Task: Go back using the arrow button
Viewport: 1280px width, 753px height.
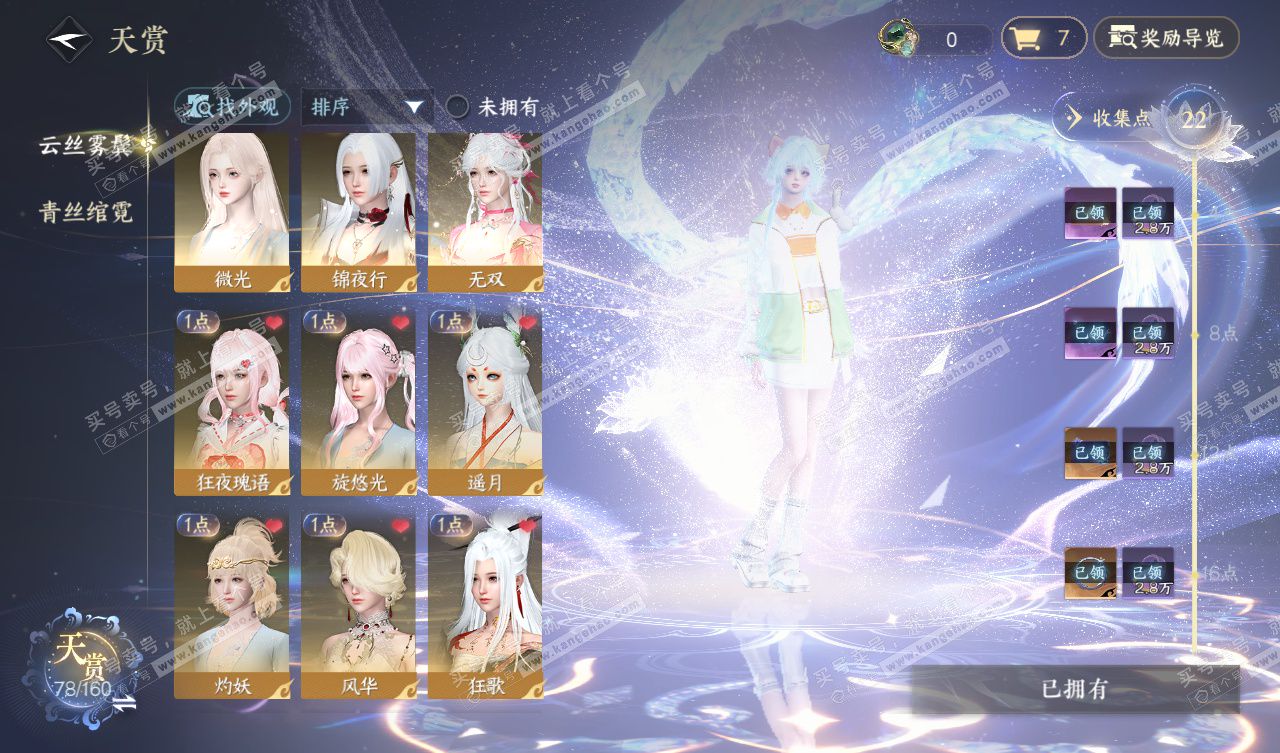Action: tap(70, 40)
